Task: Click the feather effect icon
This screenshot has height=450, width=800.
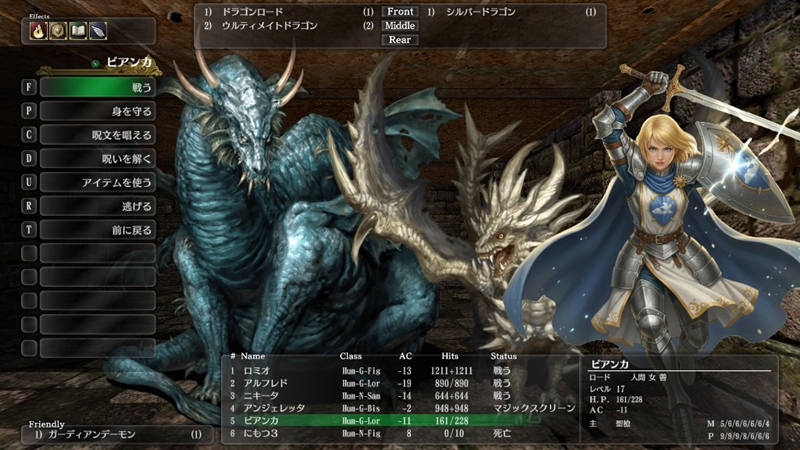Action: [97, 31]
